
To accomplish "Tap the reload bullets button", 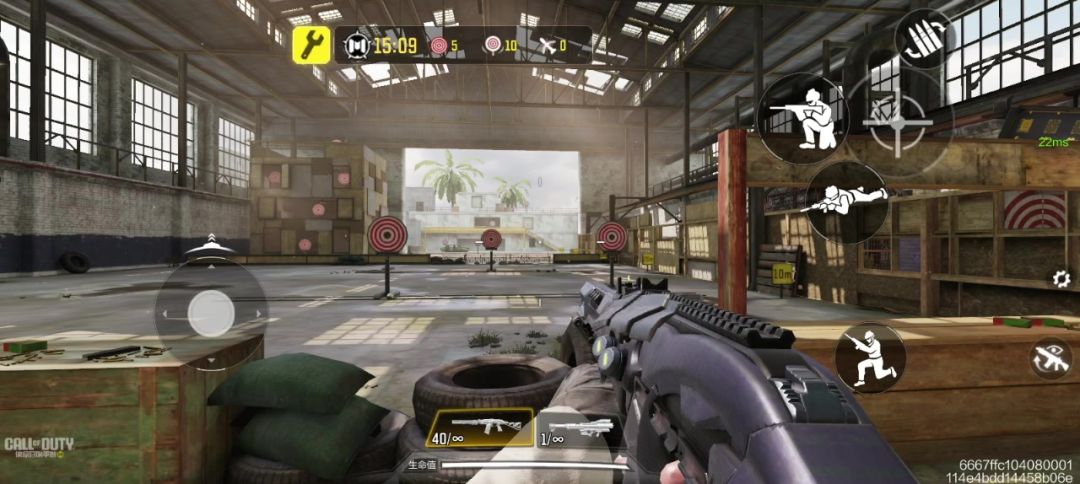I will [x=922, y=38].
